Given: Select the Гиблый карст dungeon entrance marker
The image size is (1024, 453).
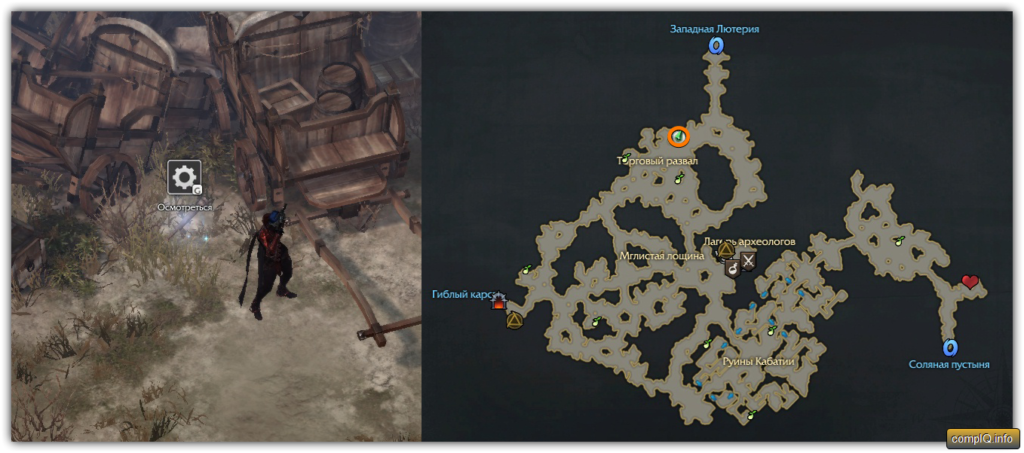Looking at the screenshot, I should [x=498, y=303].
